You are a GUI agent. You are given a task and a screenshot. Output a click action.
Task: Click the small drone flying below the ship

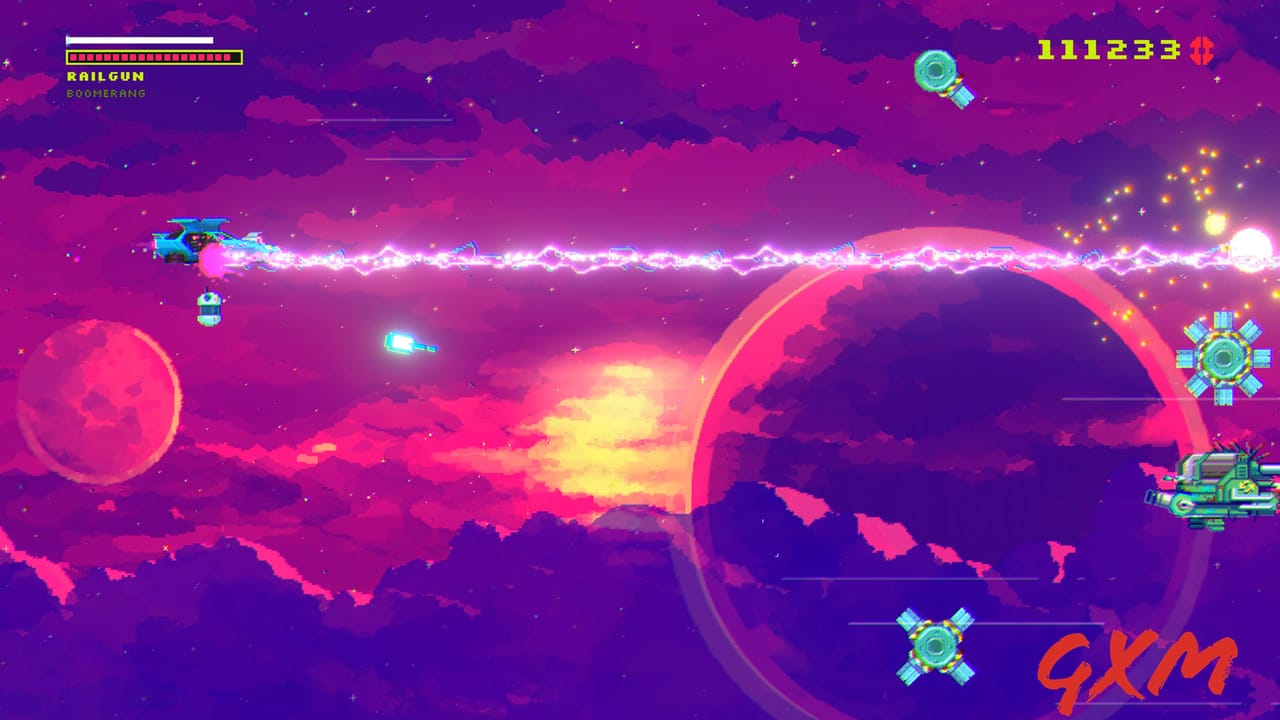click(x=207, y=306)
